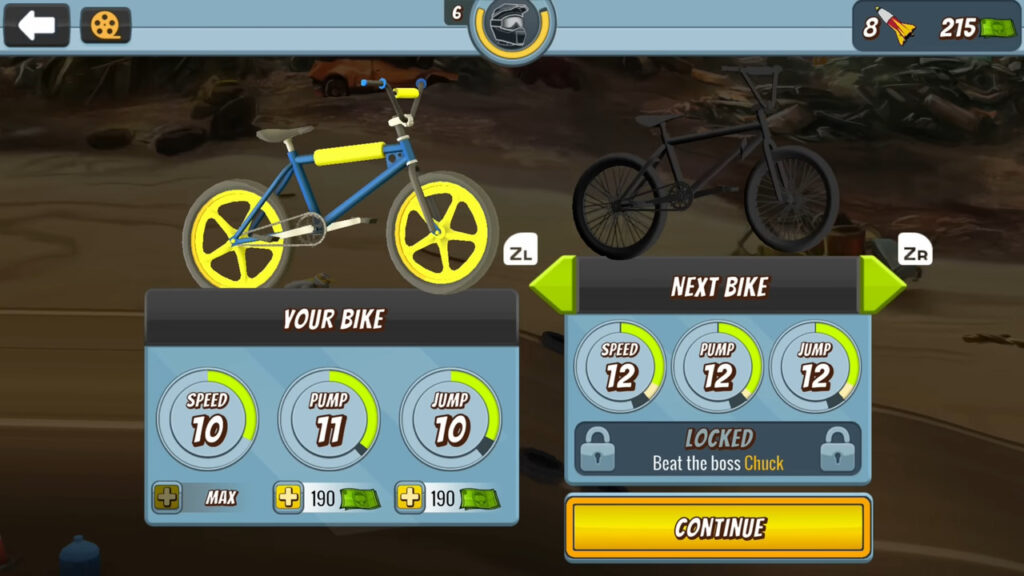Show the next bike with right arrow
This screenshot has width=1024, height=576.
(x=882, y=286)
